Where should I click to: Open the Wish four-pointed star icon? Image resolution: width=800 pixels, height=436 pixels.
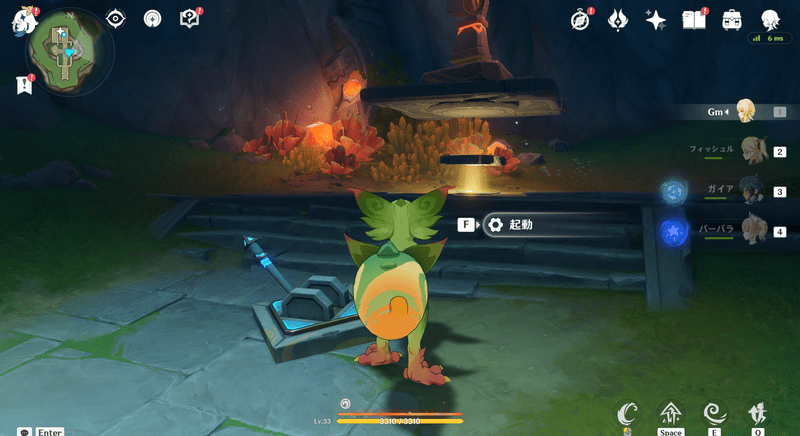(x=656, y=19)
